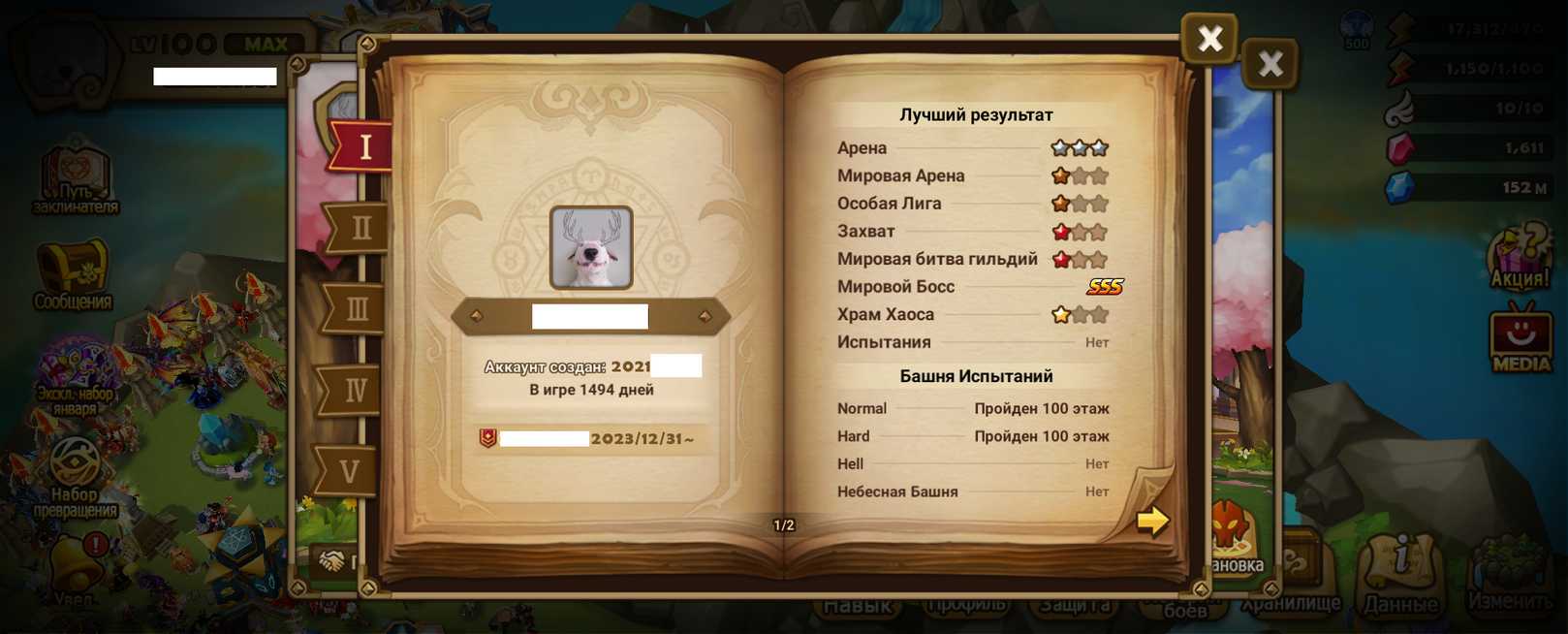This screenshot has width=1568, height=634.
Task: Open bookmark tab III
Action: [356, 309]
